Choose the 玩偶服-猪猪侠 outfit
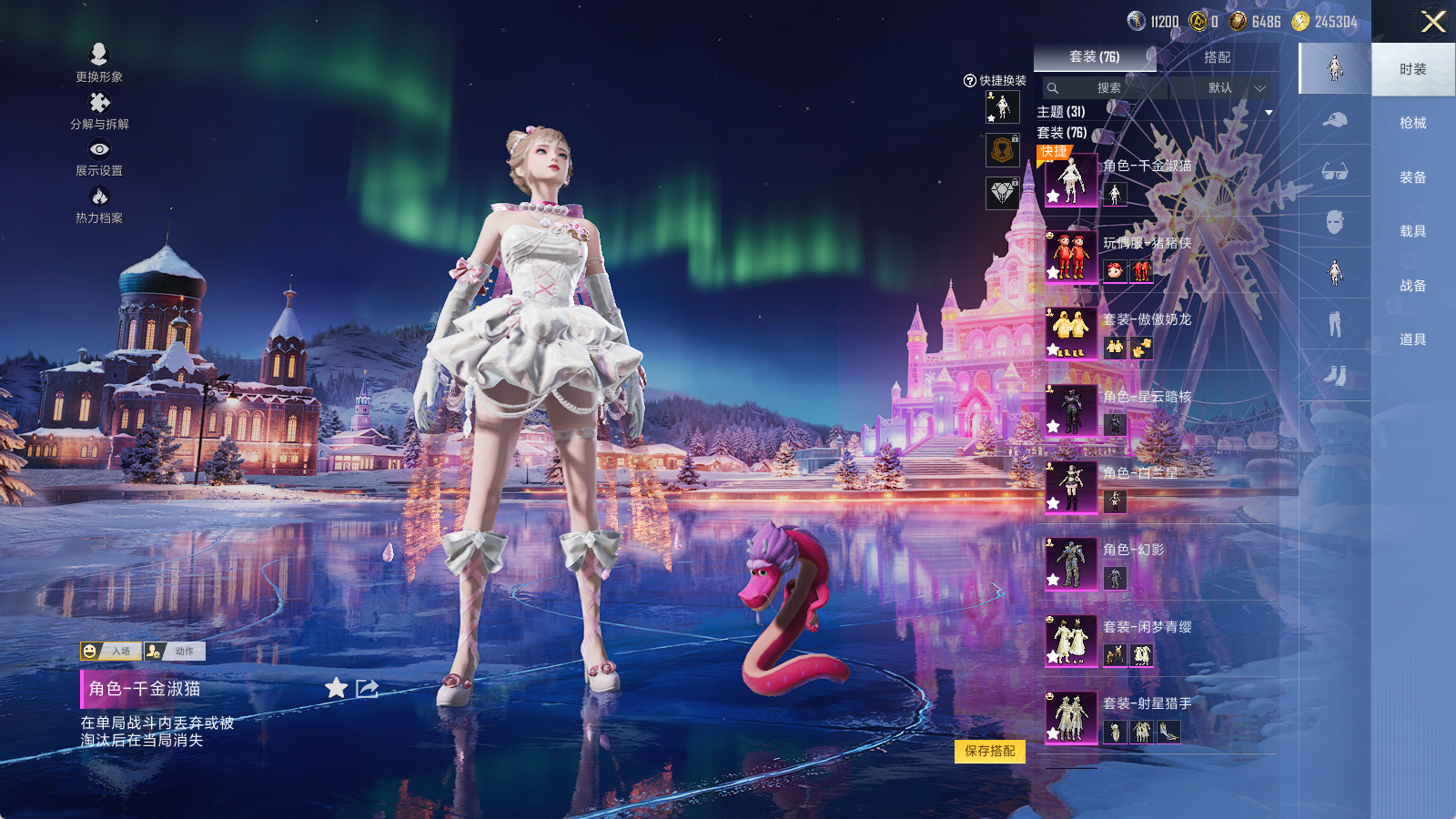 (1071, 257)
